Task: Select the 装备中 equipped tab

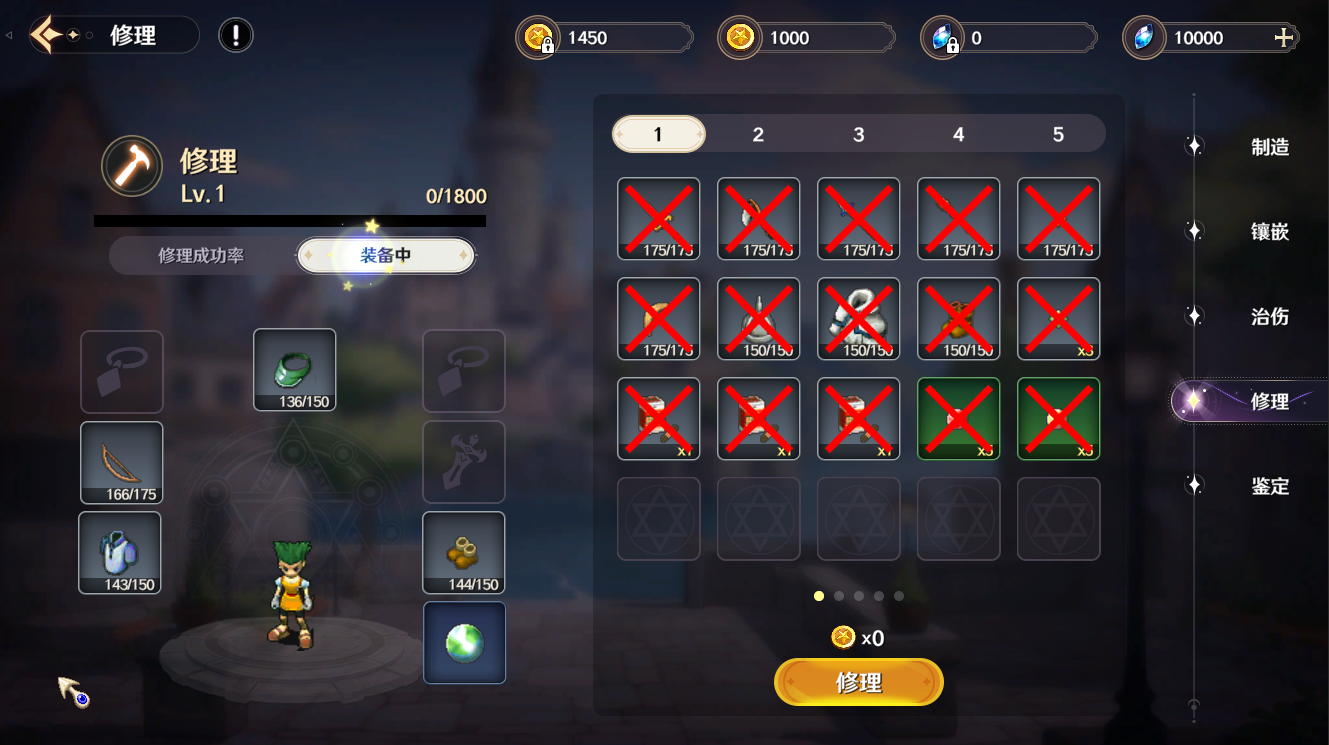Action: click(386, 256)
